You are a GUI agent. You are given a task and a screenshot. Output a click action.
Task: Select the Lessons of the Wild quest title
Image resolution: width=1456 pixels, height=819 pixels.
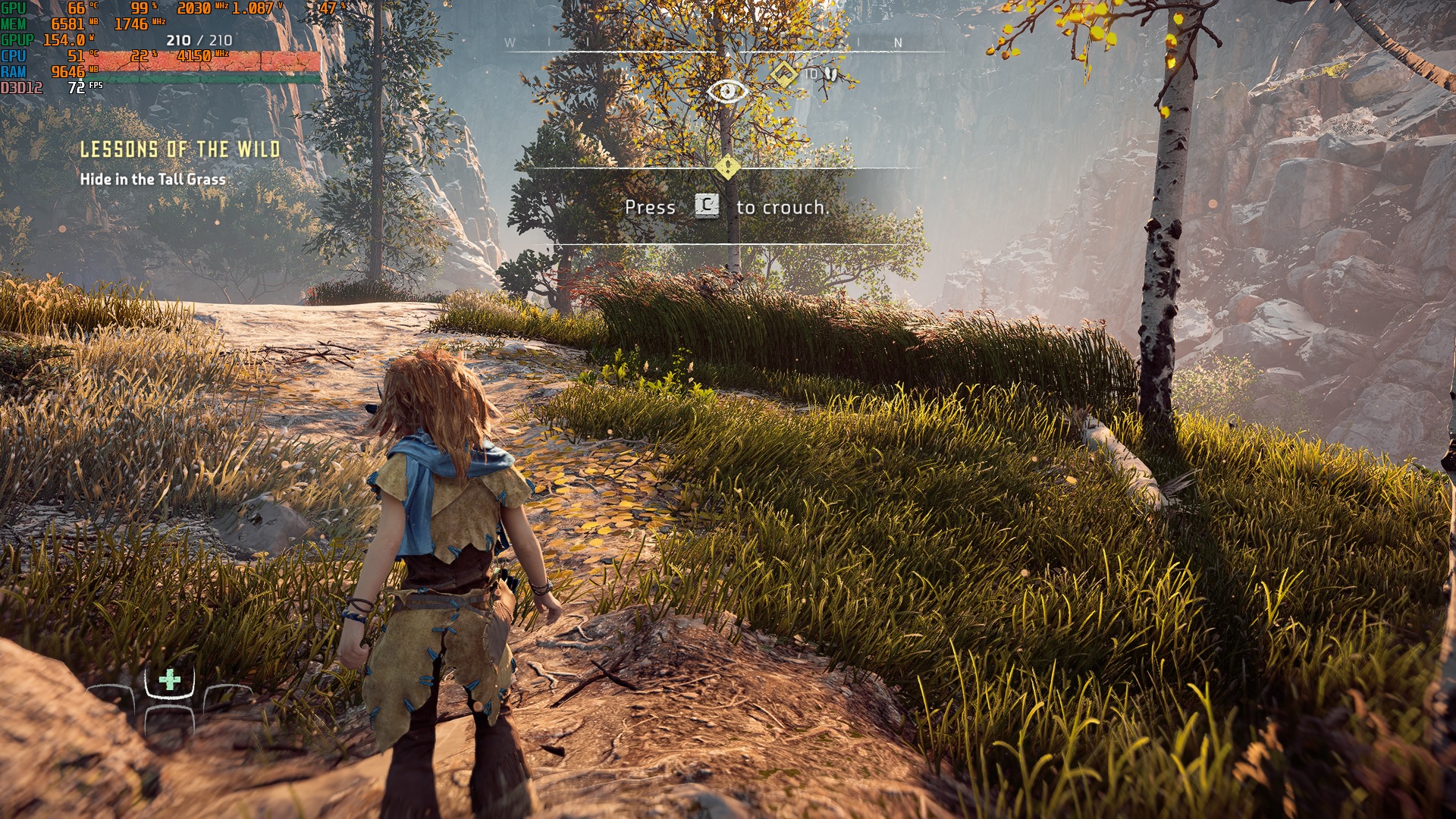click(180, 149)
